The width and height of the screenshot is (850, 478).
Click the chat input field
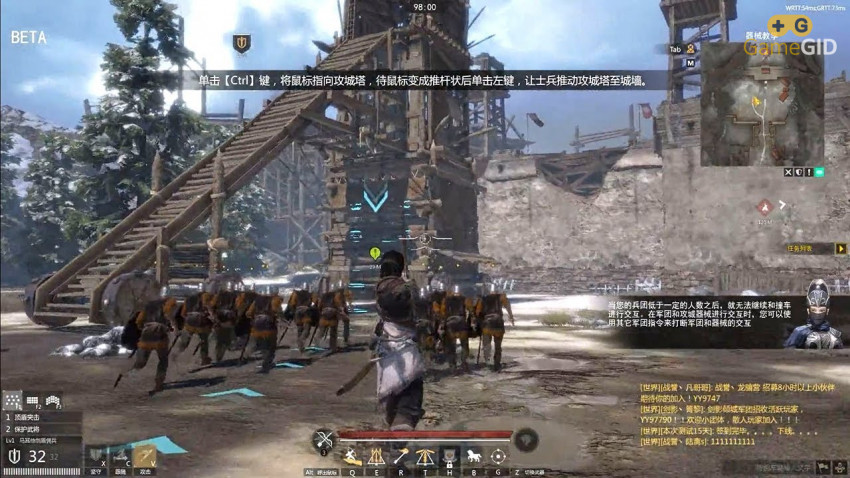(x=780, y=466)
